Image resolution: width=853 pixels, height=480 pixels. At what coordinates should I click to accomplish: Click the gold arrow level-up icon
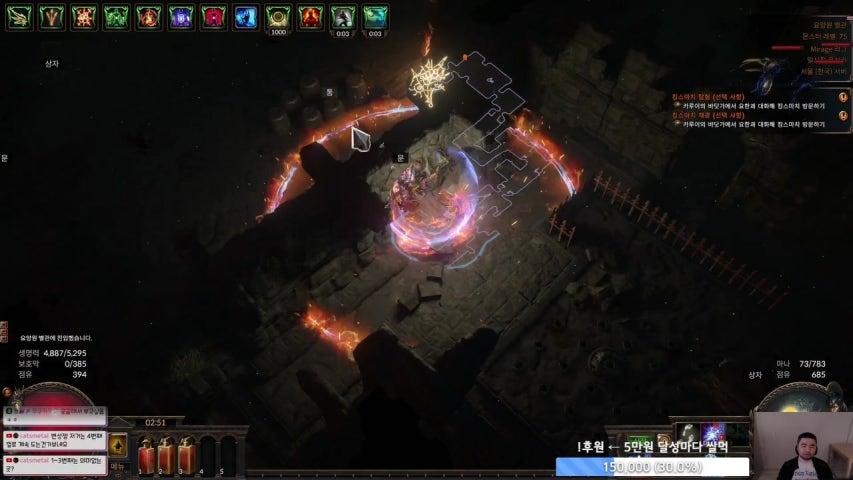click(118, 445)
